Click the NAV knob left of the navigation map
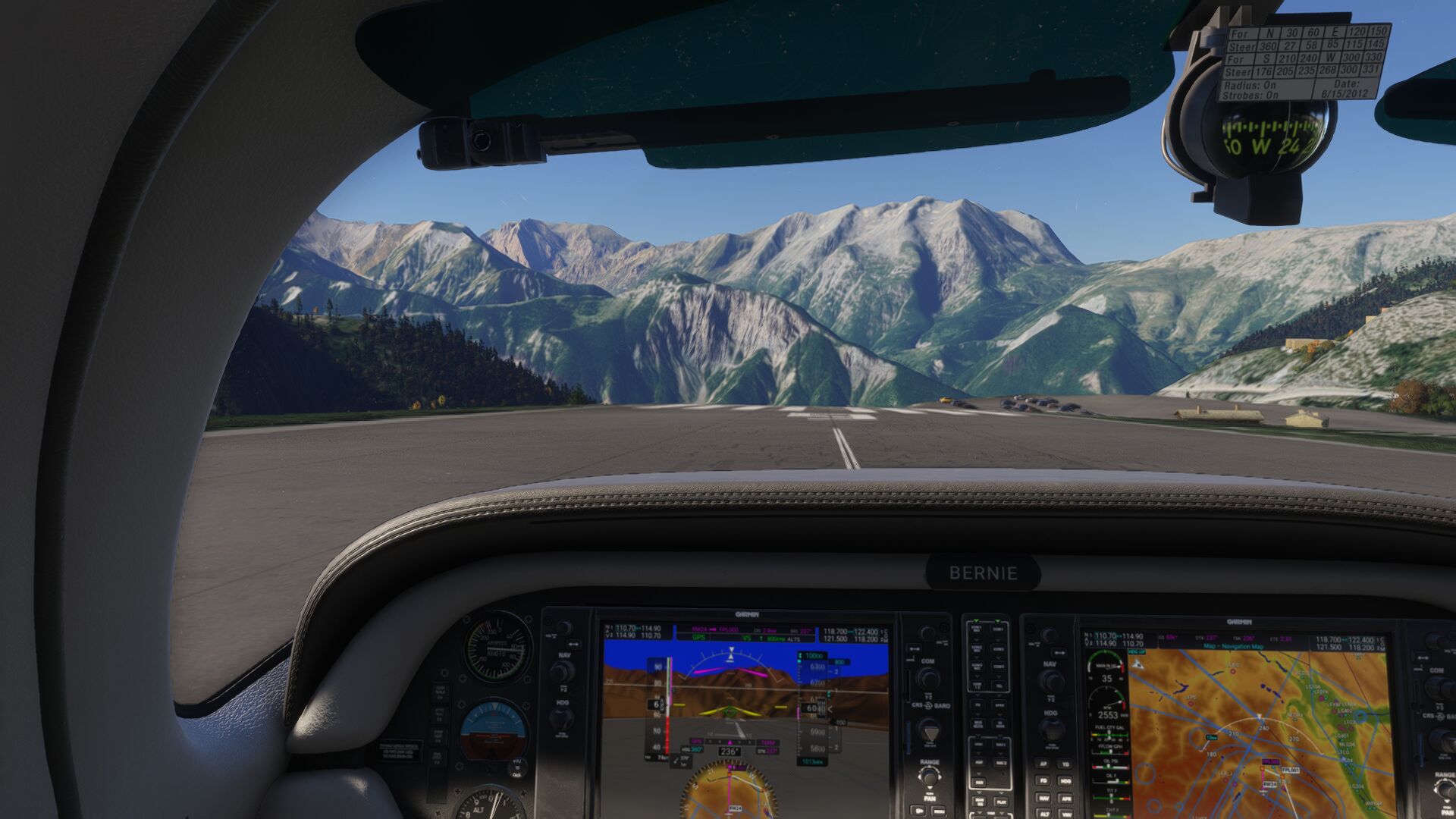Screen dimensions: 1456x819 1050,680
